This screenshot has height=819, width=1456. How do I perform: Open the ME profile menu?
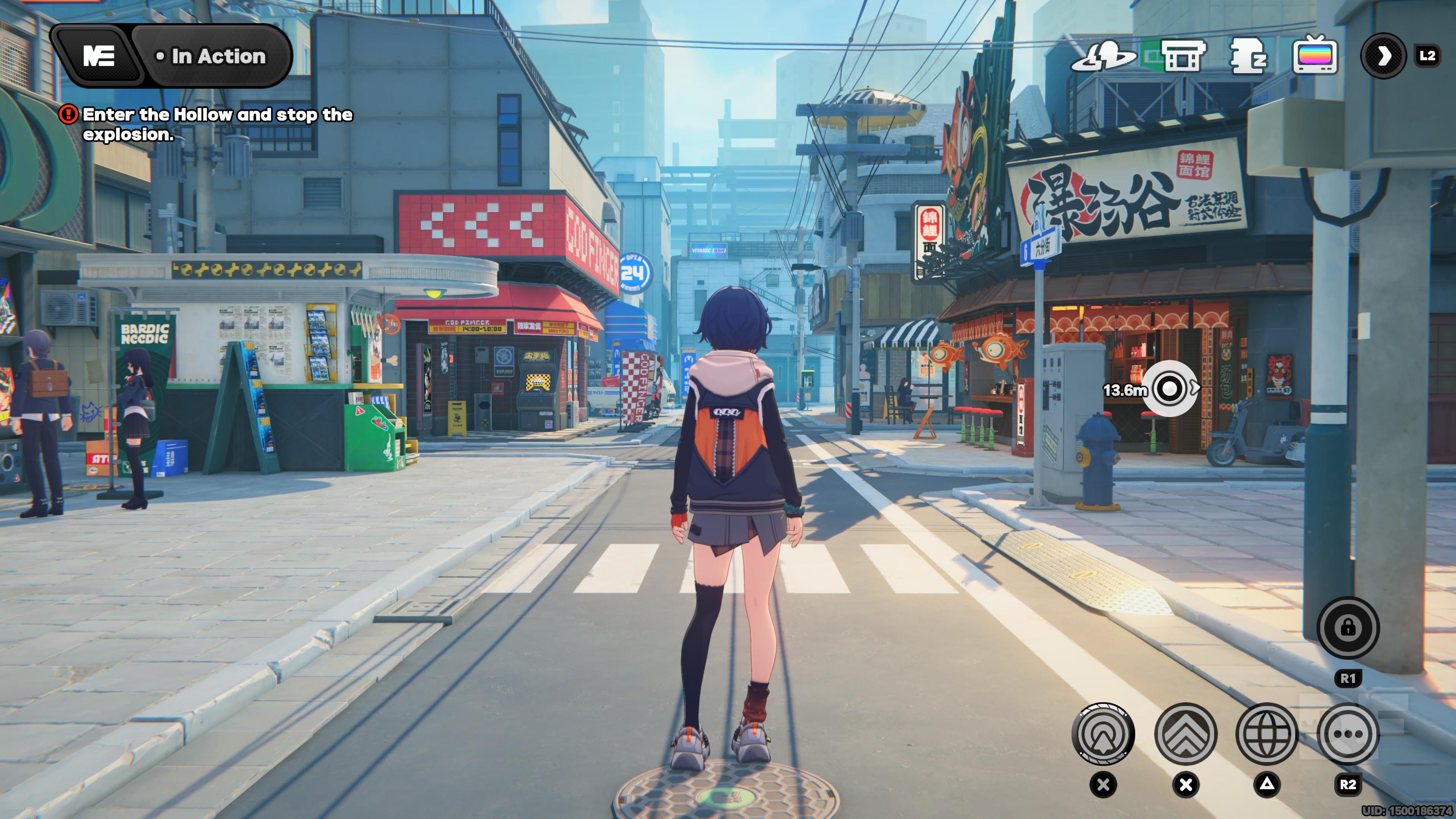coord(98,56)
